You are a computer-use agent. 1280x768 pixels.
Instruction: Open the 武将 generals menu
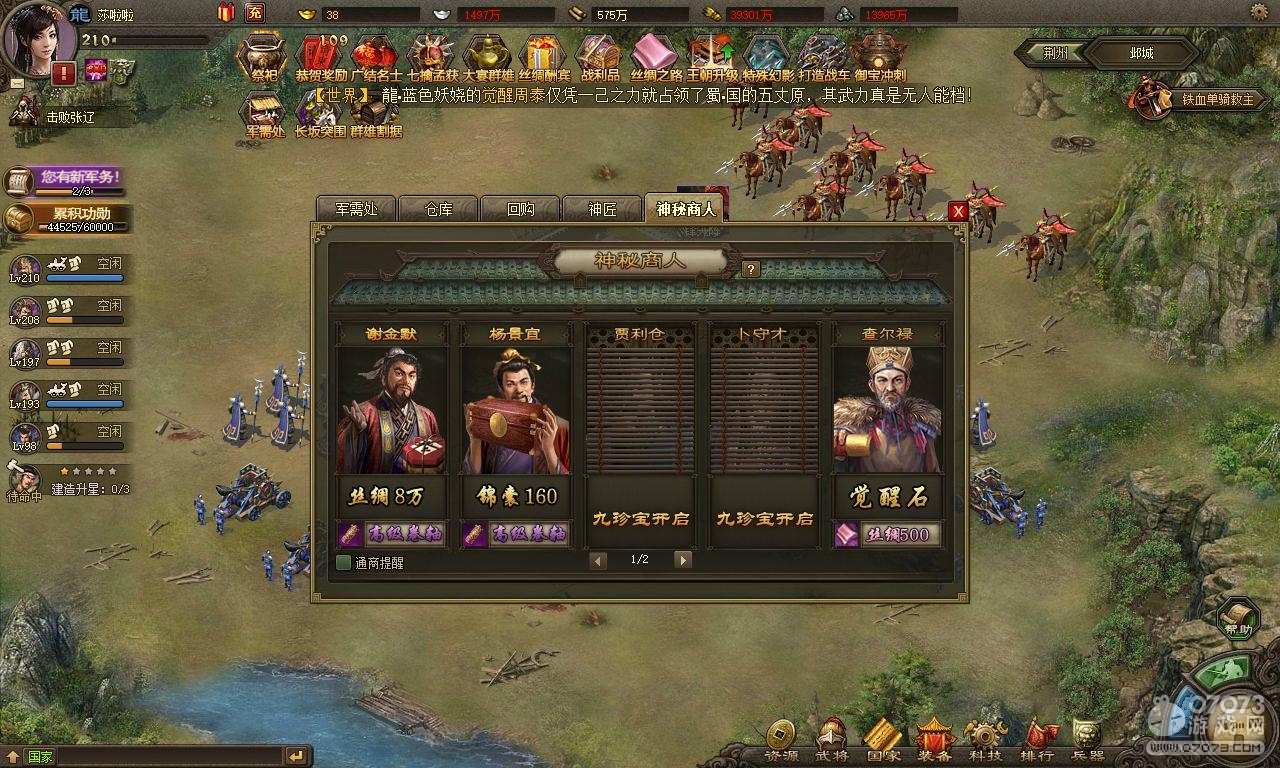pos(832,741)
